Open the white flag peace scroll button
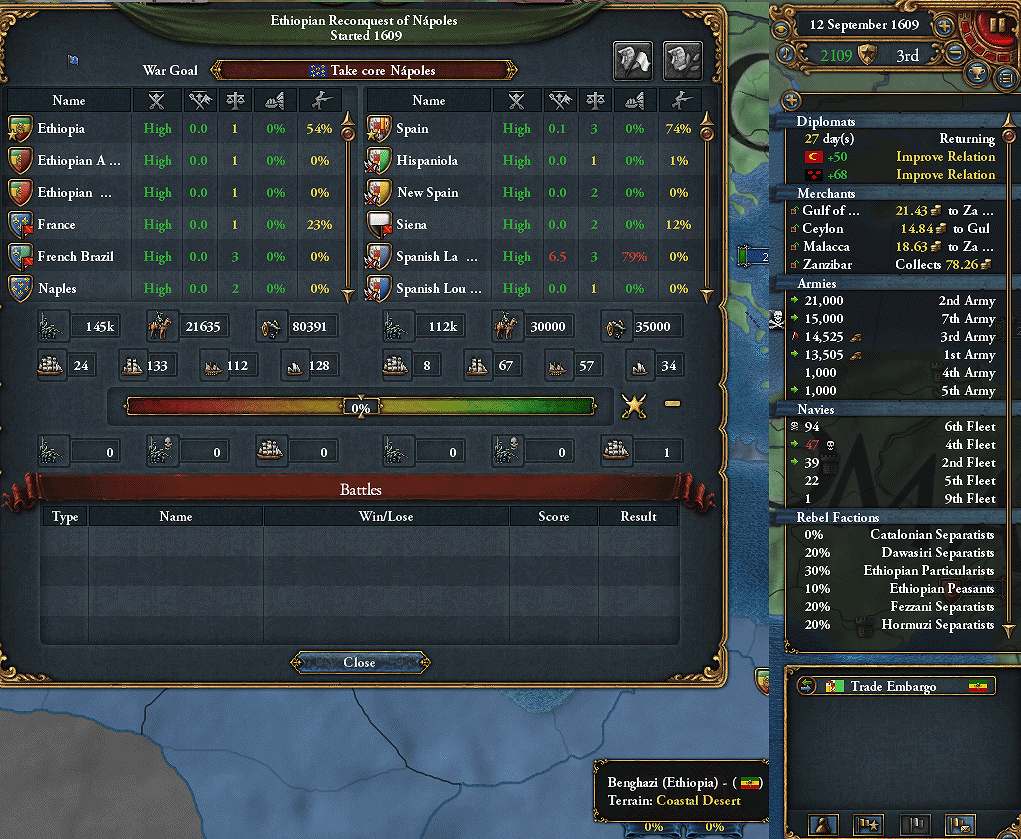This screenshot has width=1021, height=839. (x=632, y=61)
